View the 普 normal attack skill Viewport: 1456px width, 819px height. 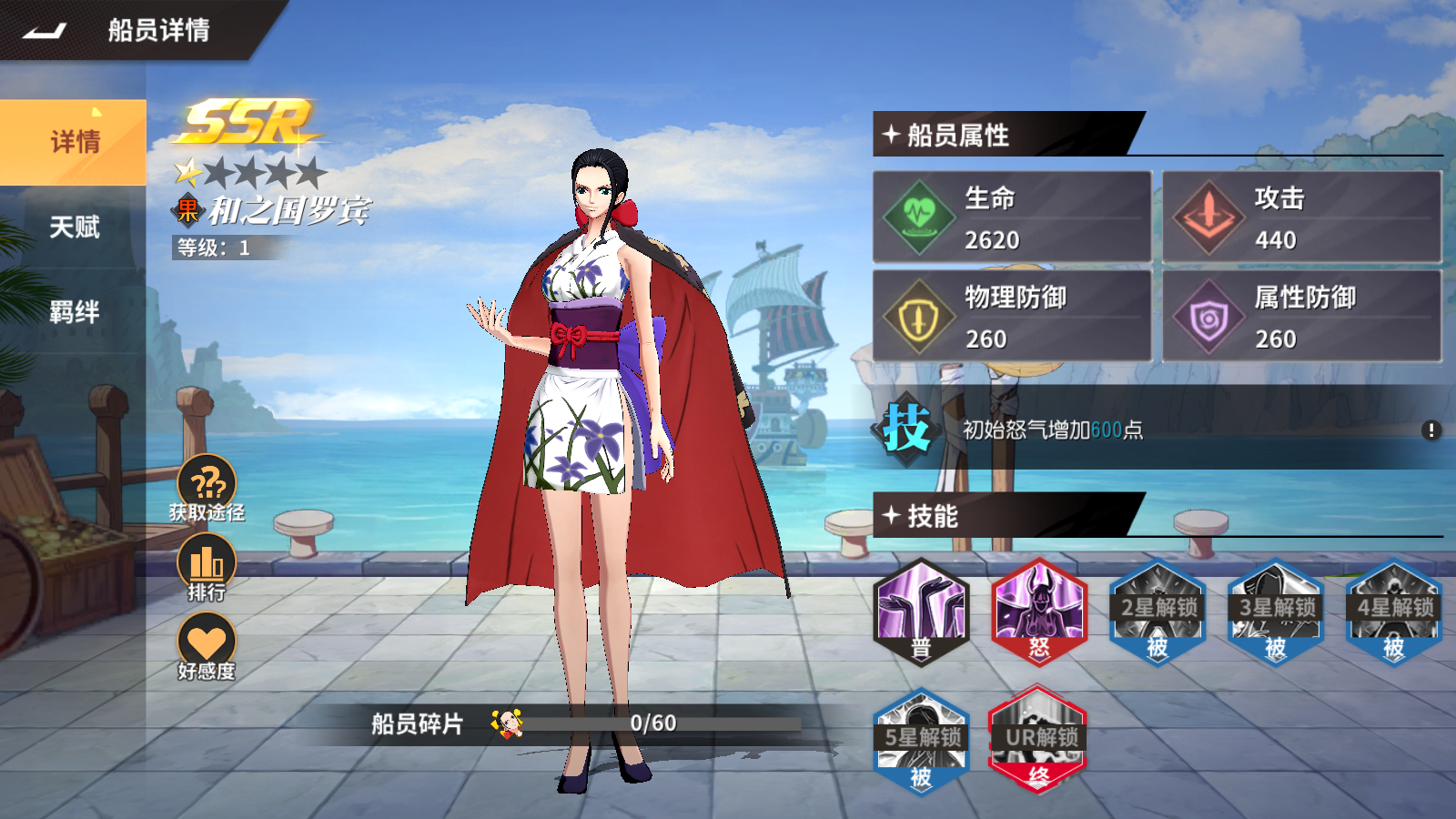pos(921,612)
